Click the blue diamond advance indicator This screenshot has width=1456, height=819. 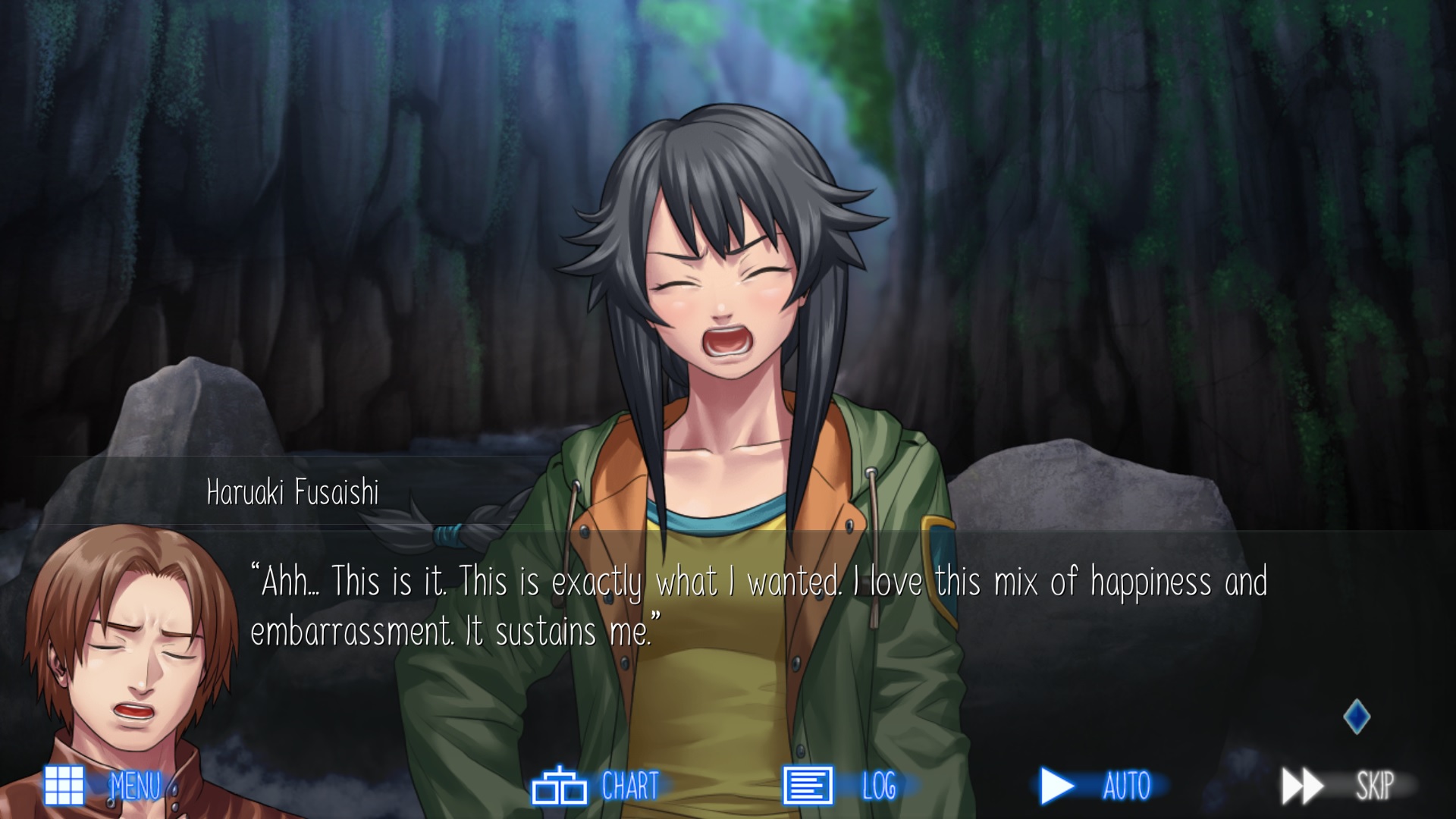[1357, 717]
